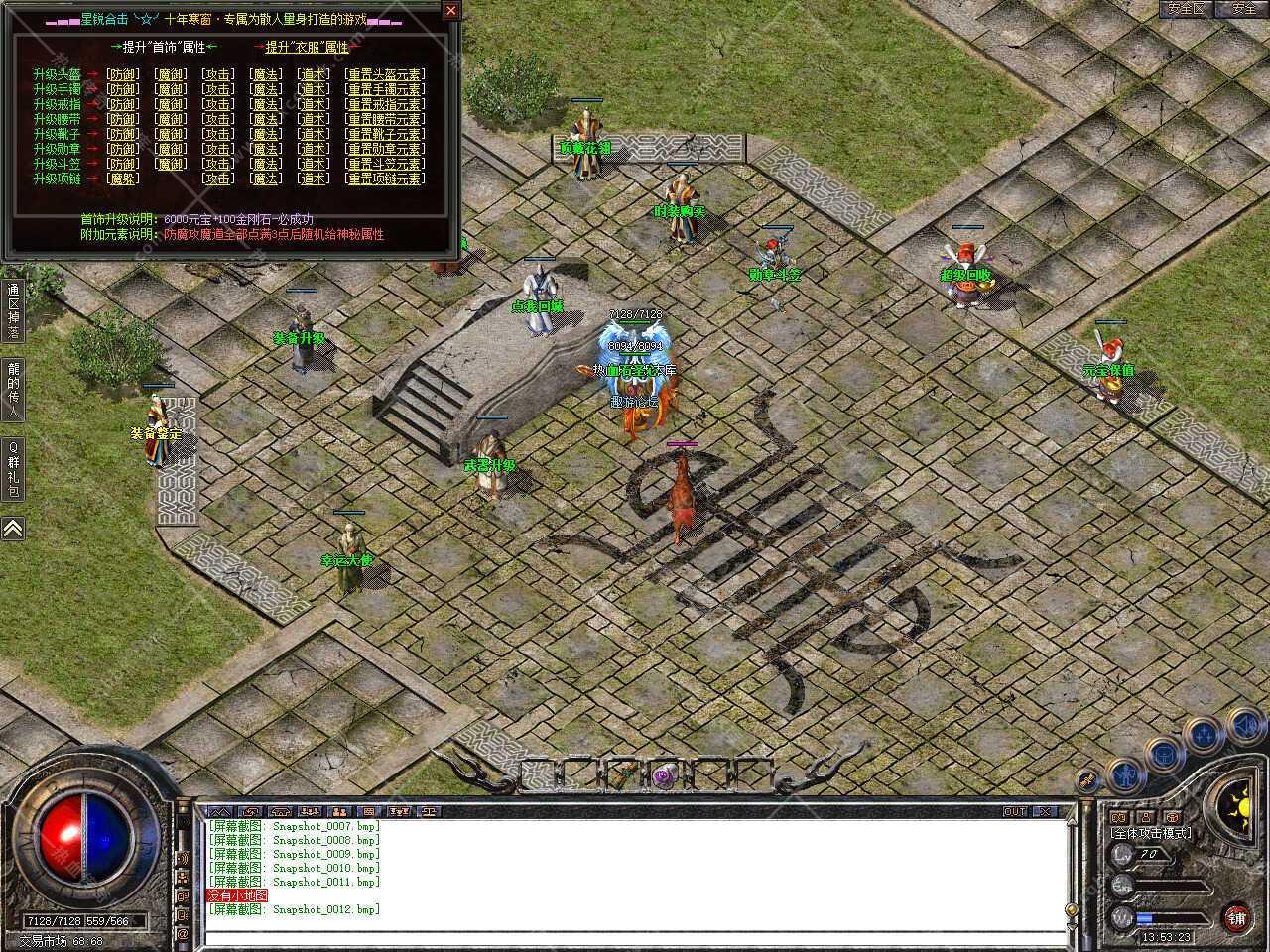The width and height of the screenshot is (1270, 952).
Task: Toggle the 全体攻击模式 attack mode
Action: click(1151, 834)
